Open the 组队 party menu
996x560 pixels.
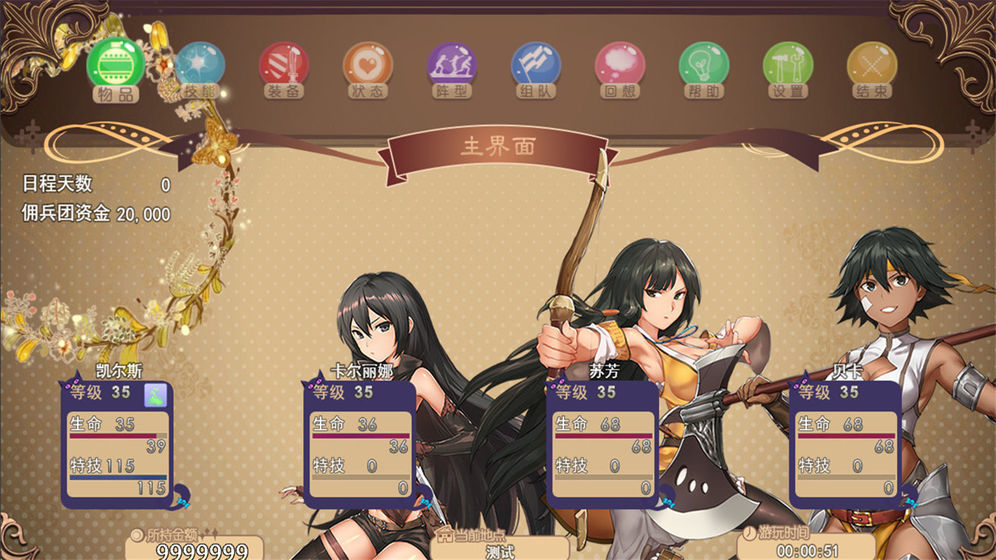536,66
